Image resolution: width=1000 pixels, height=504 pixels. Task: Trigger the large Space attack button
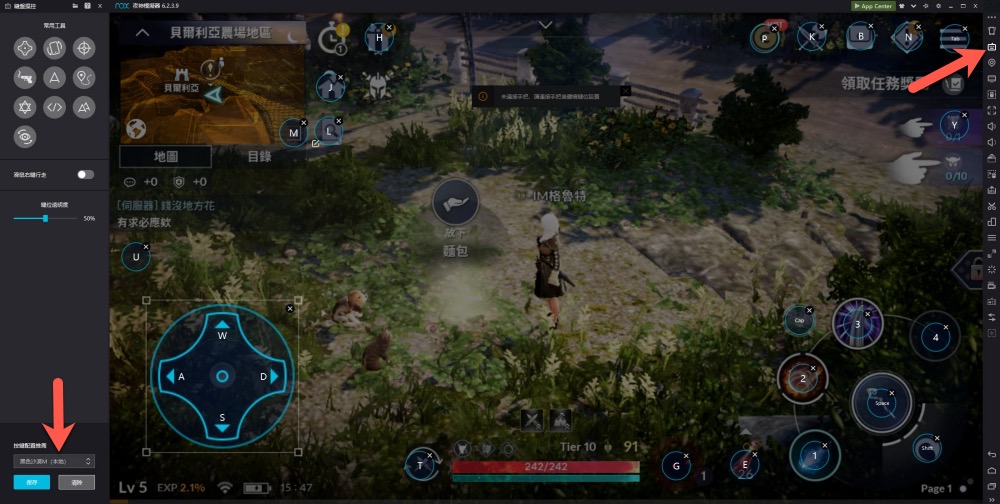click(x=881, y=402)
